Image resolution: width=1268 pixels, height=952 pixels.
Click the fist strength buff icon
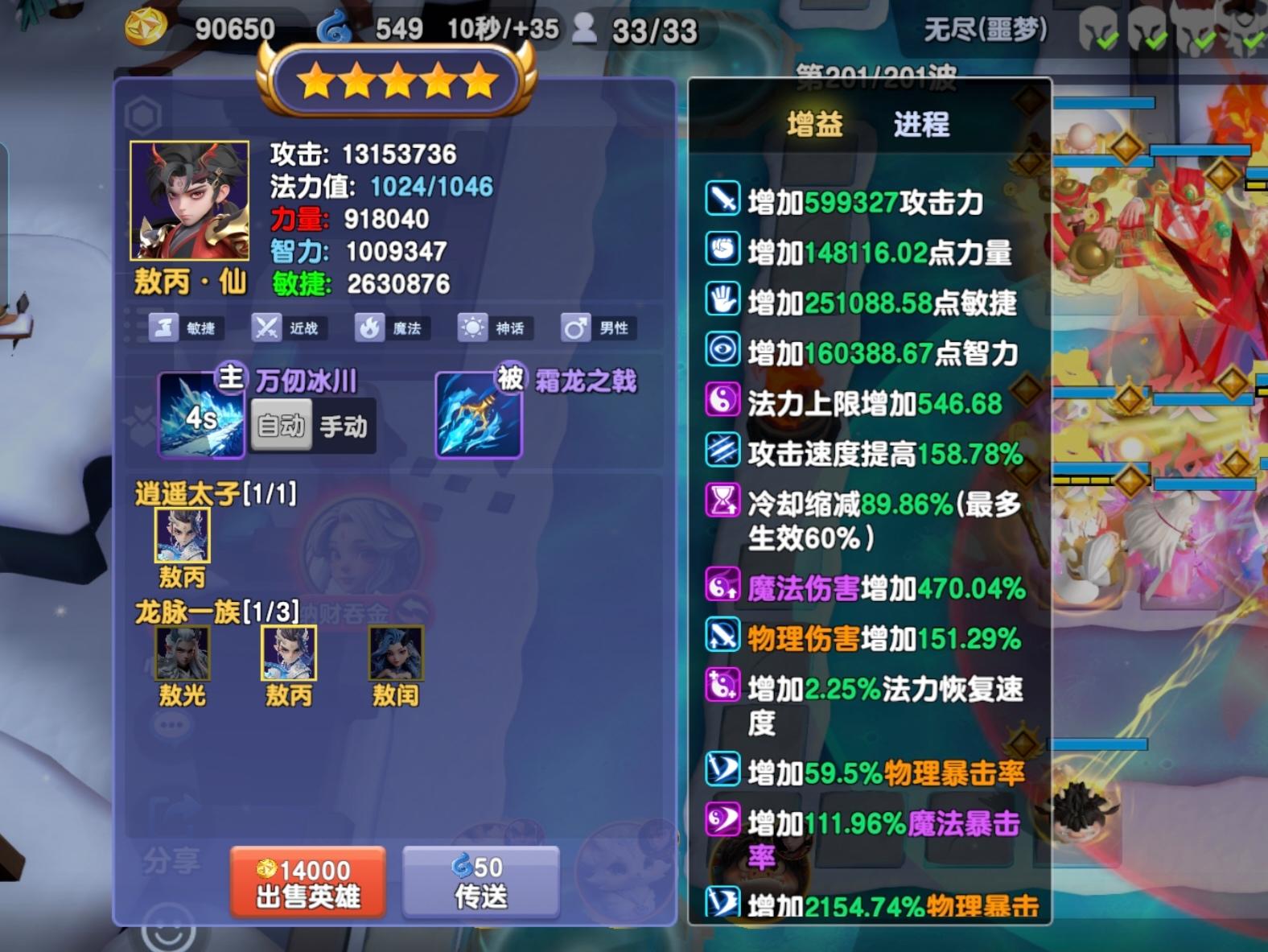click(x=722, y=249)
